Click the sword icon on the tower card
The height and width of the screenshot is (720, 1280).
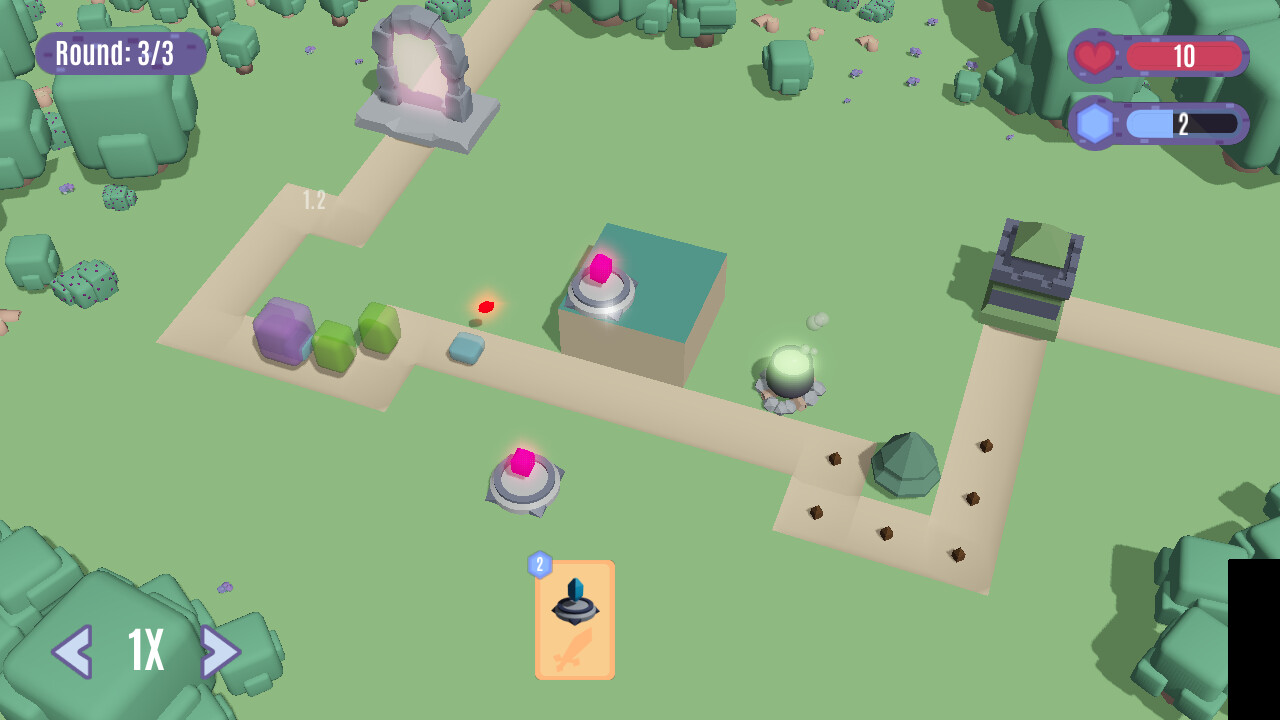574,648
